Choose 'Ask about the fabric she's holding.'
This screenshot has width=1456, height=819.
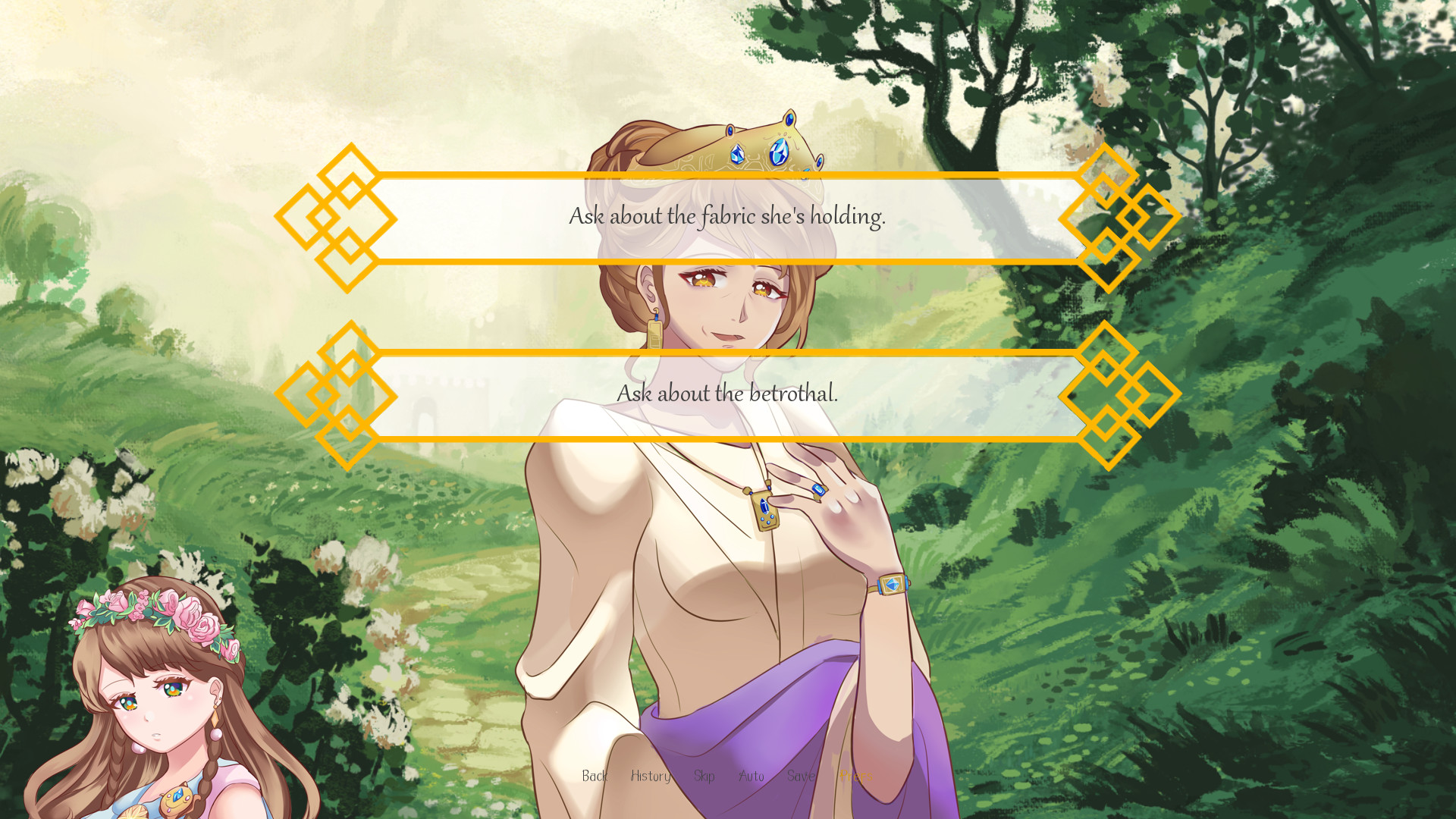(x=728, y=217)
